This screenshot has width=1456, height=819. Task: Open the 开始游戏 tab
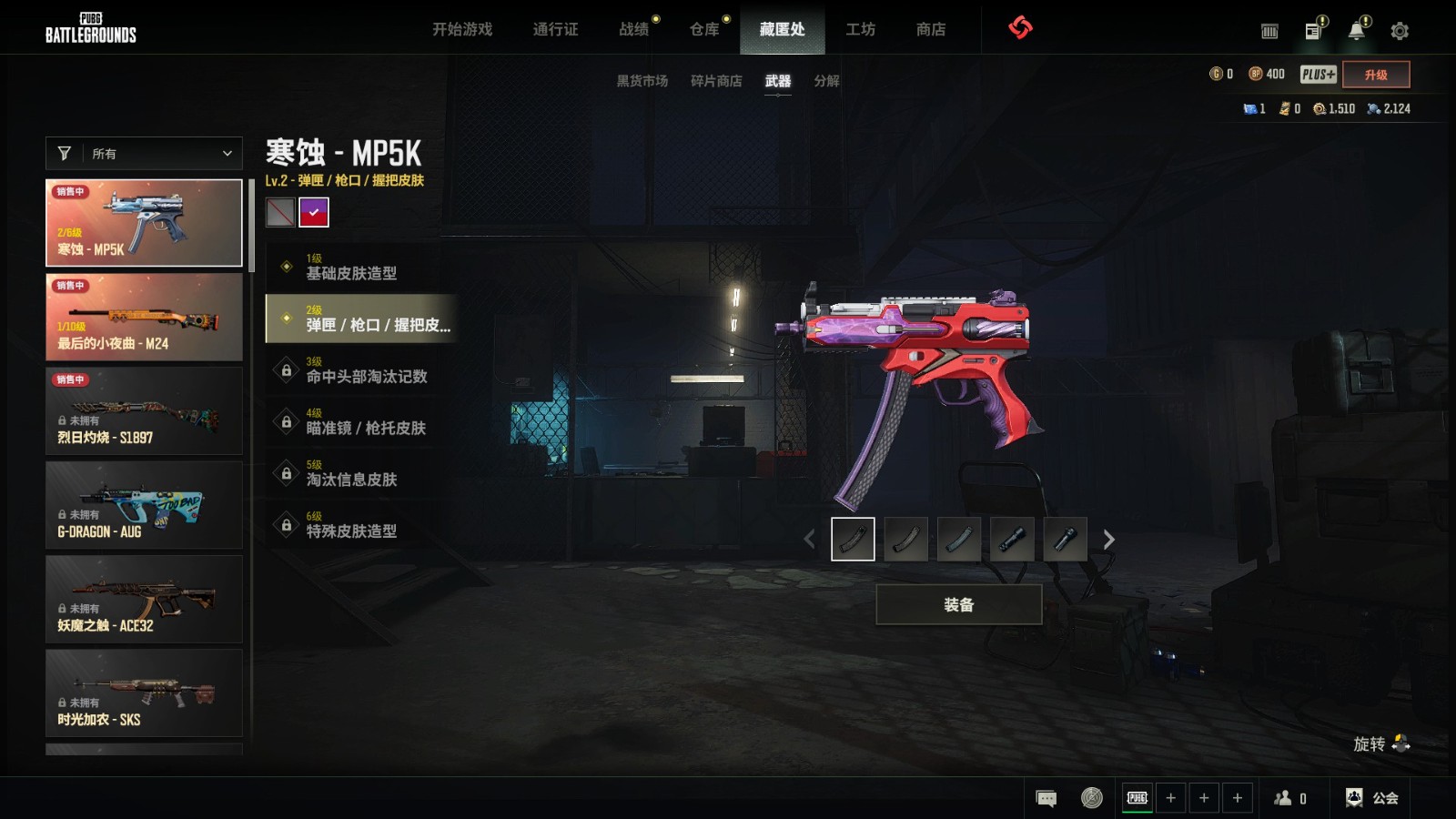tap(462, 29)
